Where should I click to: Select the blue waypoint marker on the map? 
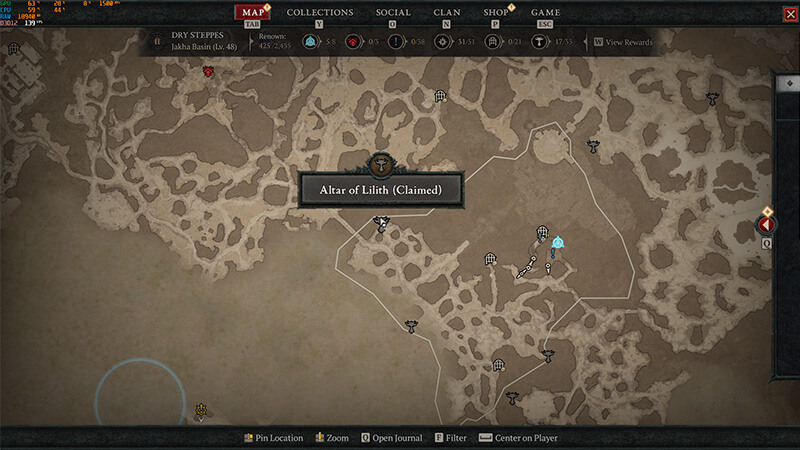pyautogui.click(x=558, y=242)
